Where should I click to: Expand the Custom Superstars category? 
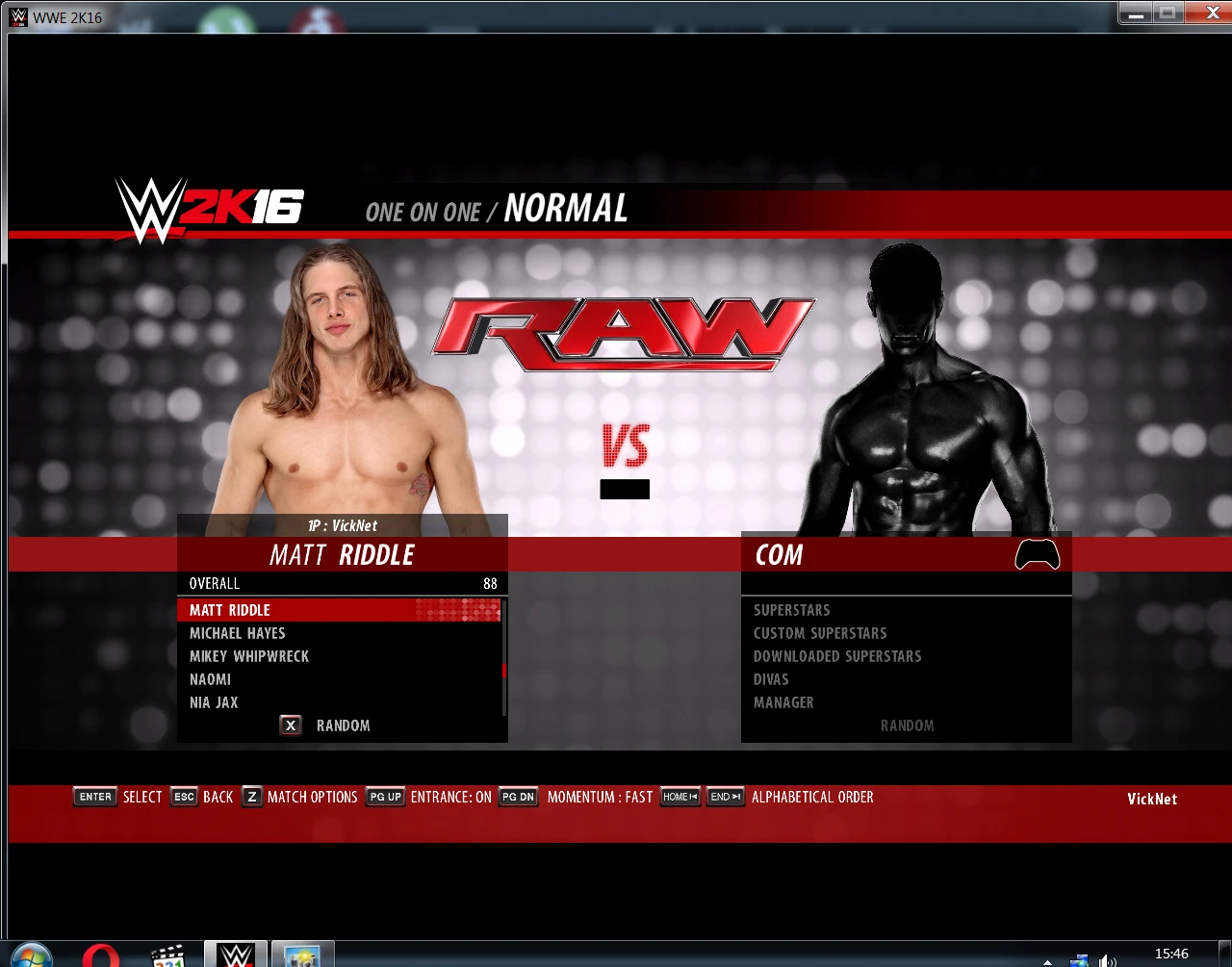pyautogui.click(x=820, y=633)
